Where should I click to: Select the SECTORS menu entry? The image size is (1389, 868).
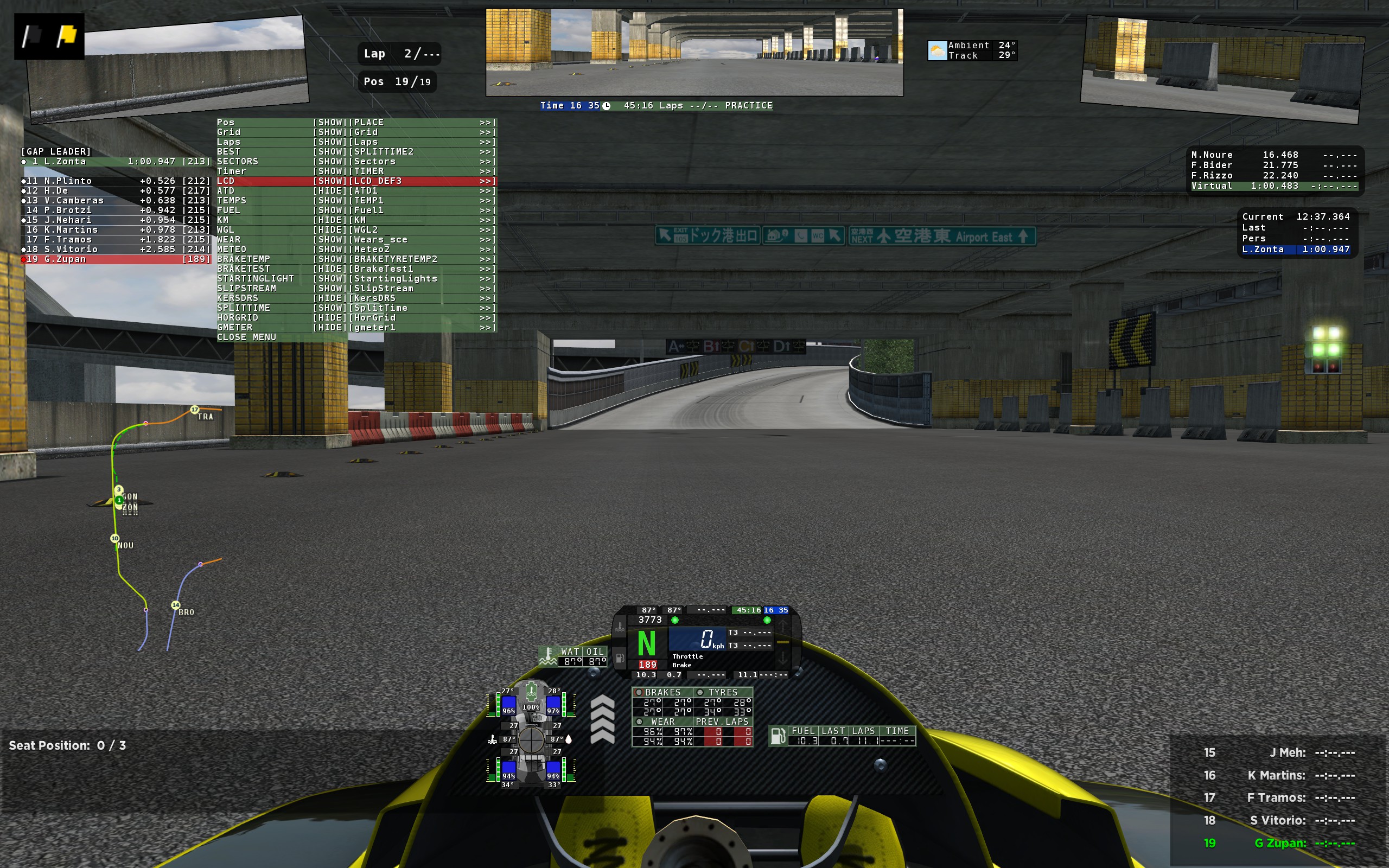coord(356,161)
